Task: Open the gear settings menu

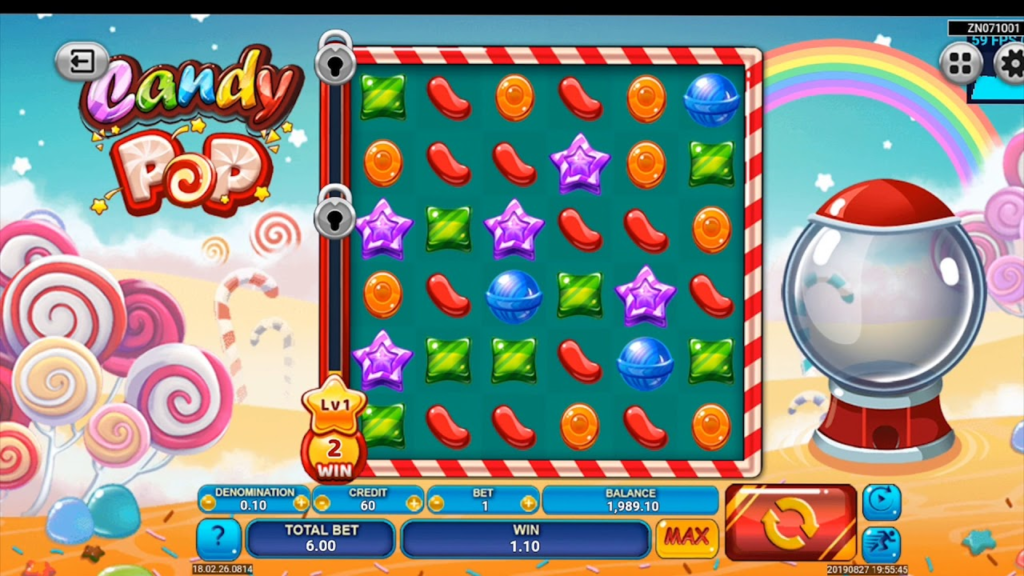Action: (x=1010, y=64)
